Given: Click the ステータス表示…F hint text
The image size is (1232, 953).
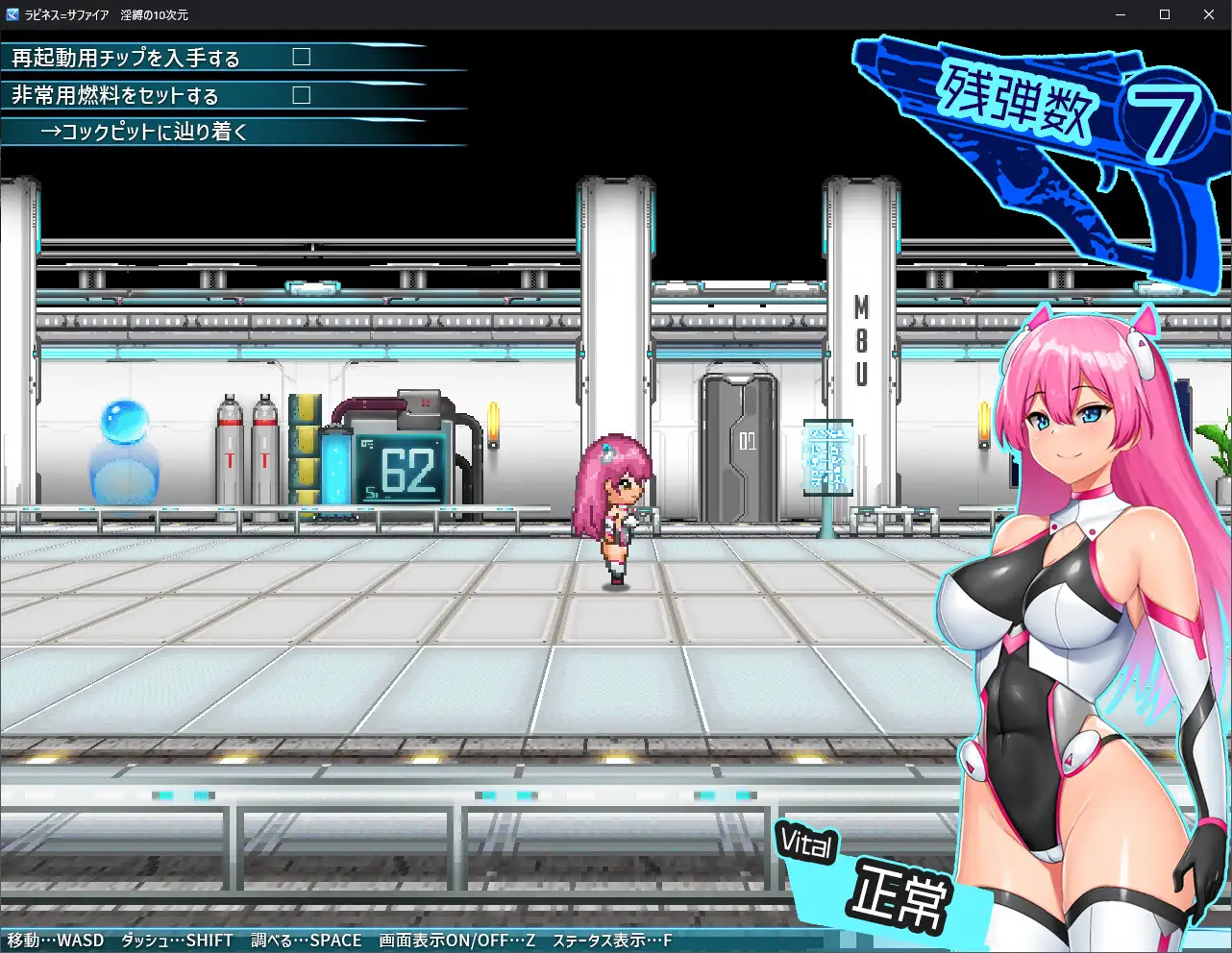Looking at the screenshot, I should pyautogui.click(x=612, y=941).
